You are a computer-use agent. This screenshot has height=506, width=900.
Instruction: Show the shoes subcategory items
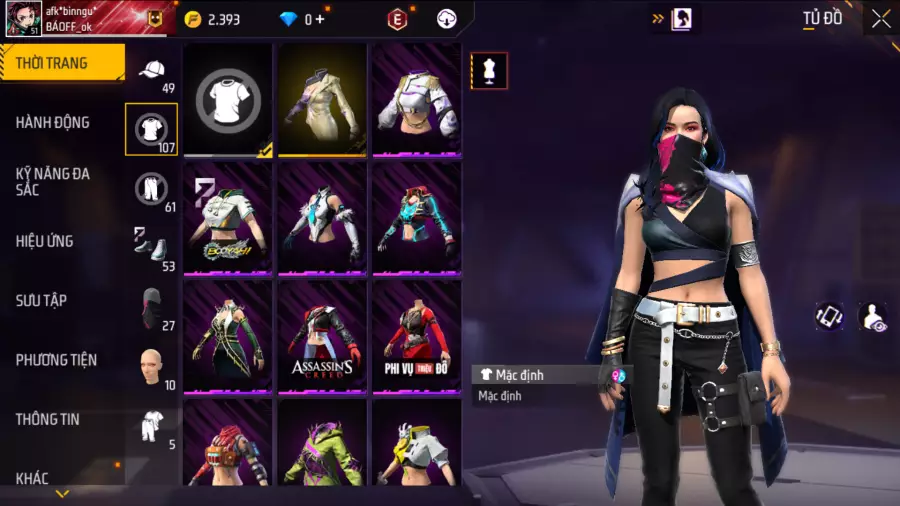coord(152,247)
